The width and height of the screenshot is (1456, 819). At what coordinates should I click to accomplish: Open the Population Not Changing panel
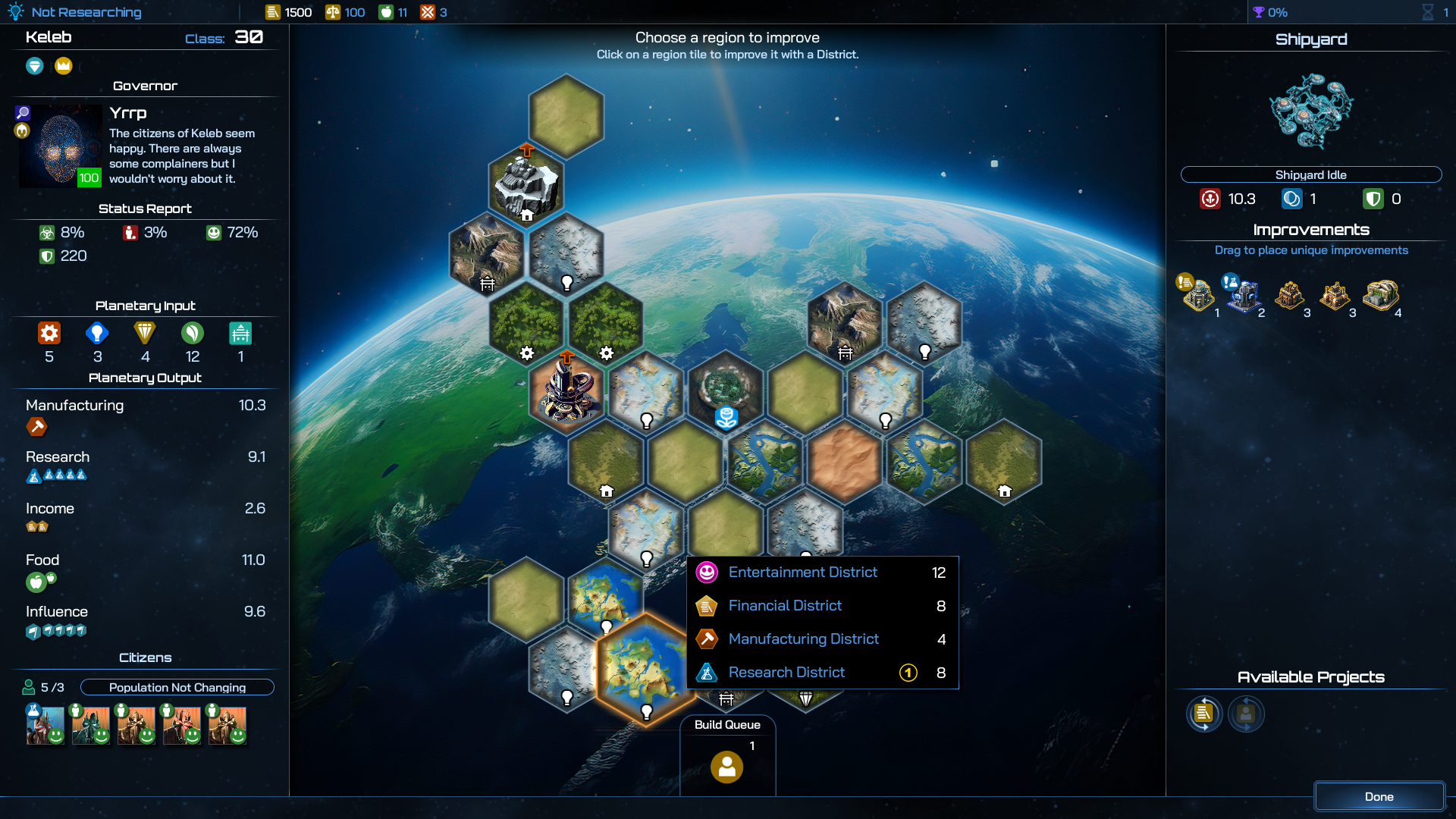click(x=177, y=687)
